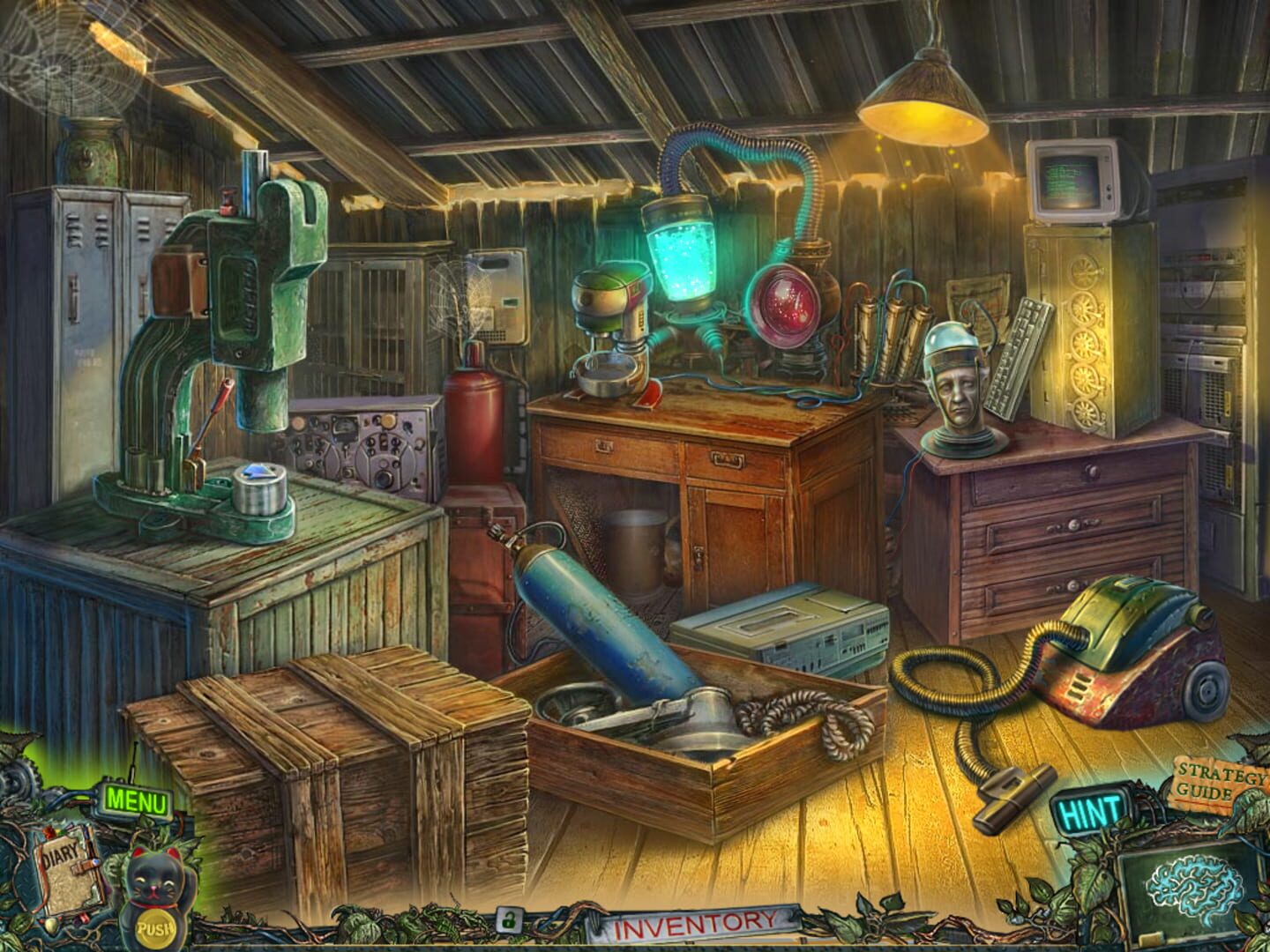Click the cassette player near the wooden box
This screenshot has width=1270, height=952.
(785, 626)
